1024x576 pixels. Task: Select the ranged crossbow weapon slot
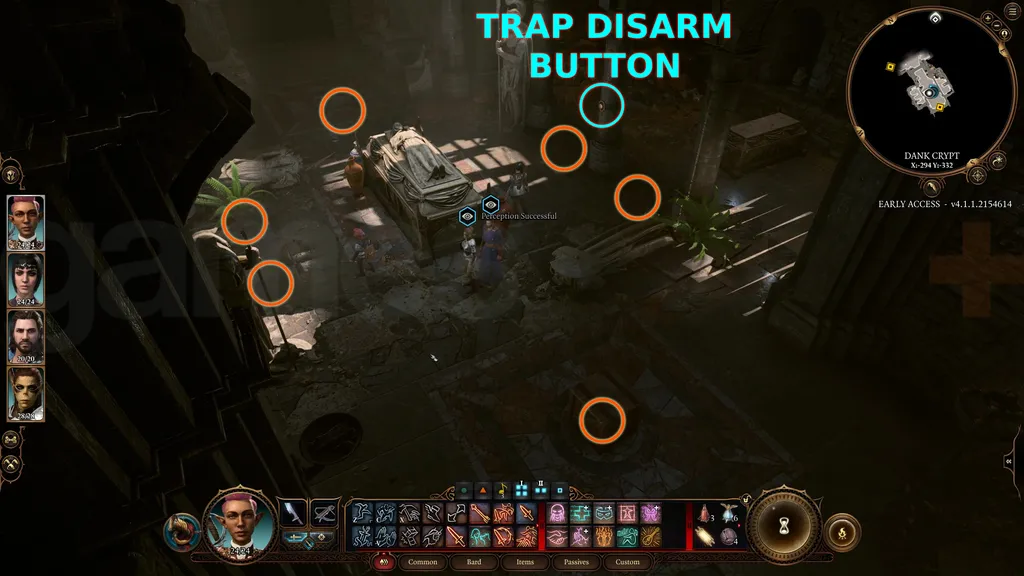tap(324, 512)
